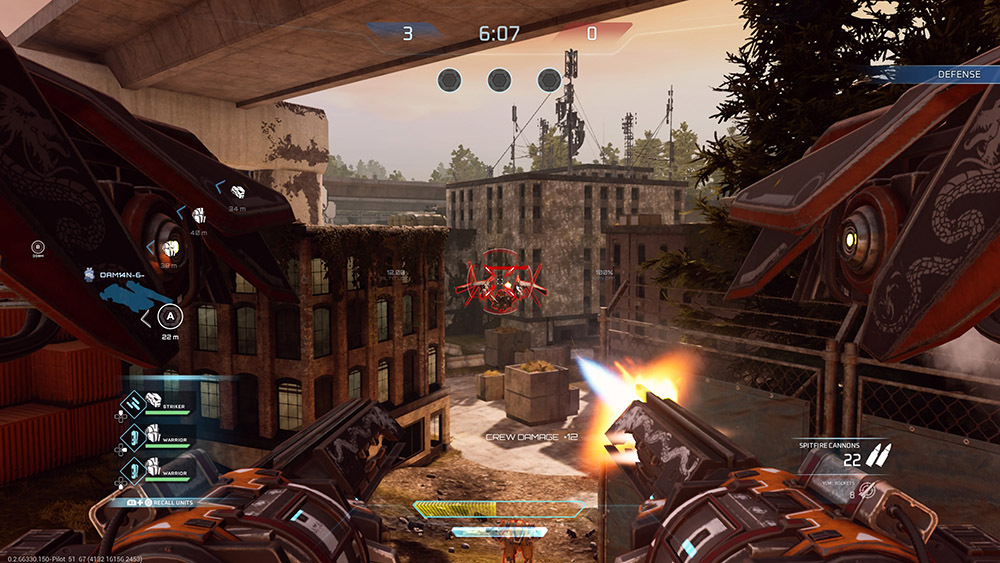Click the objective A waypoint marker
The image size is (1000, 563).
click(x=171, y=316)
